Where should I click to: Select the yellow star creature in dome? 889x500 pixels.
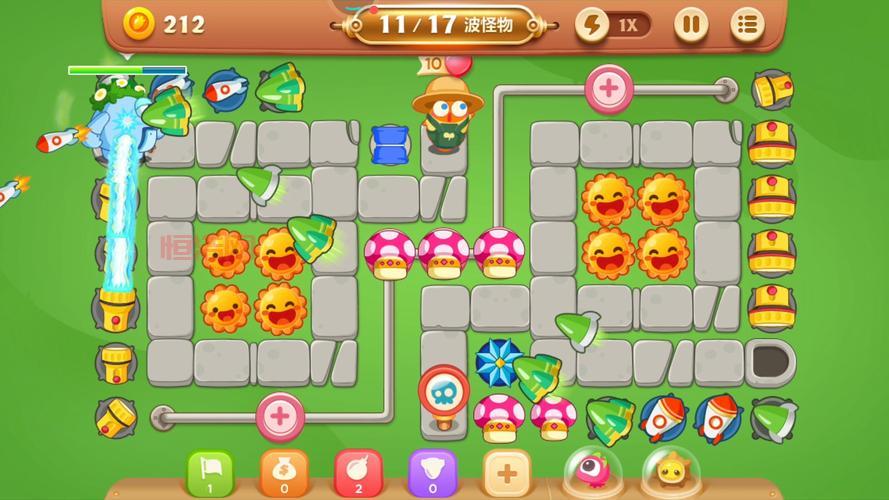click(669, 470)
